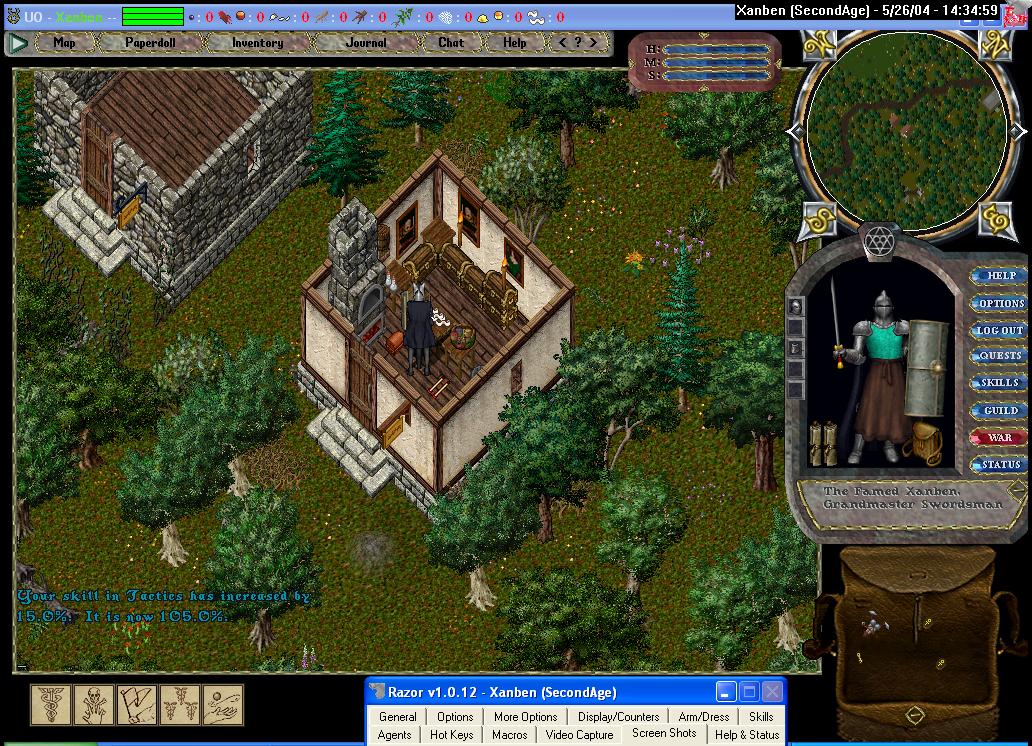Viewport: 1032px width, 746px height.
Task: Open the SKILLS list from the paperdoll
Action: (1000, 383)
